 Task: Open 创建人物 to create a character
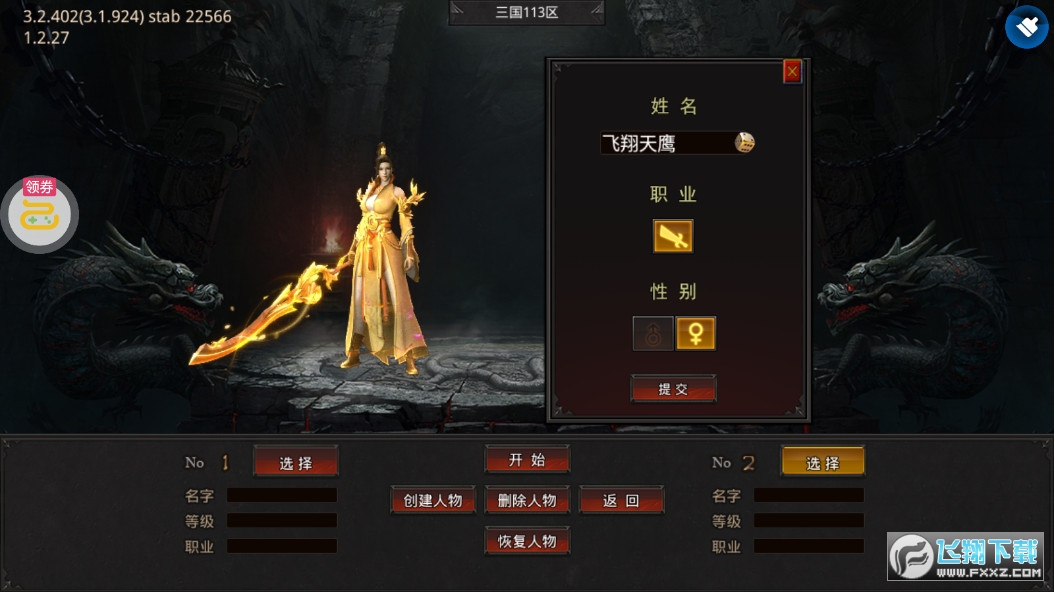pyautogui.click(x=432, y=500)
